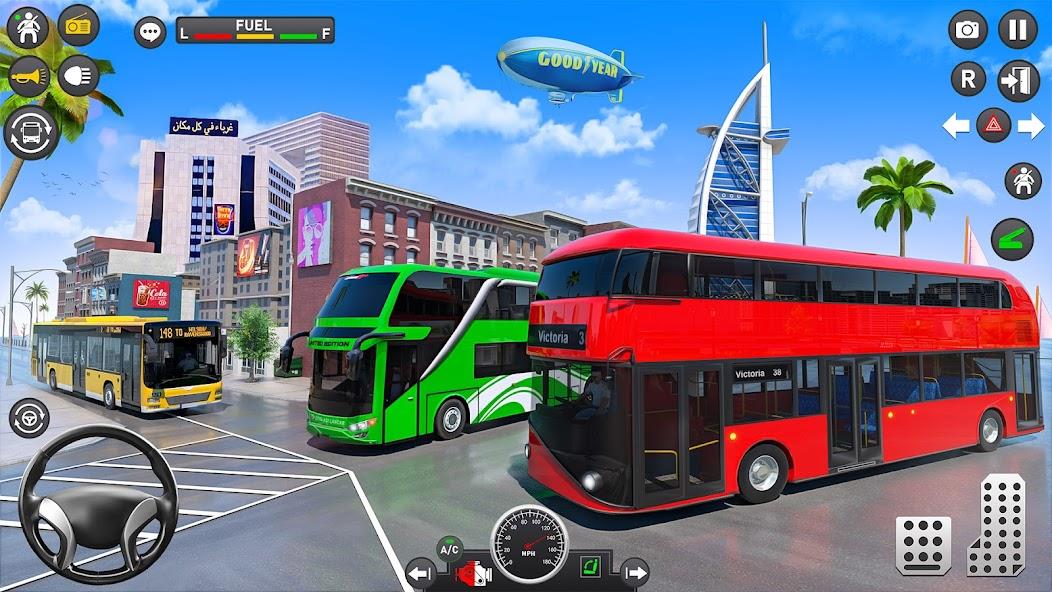Toggle the A/C button
This screenshot has width=1052, height=592.
450,549
